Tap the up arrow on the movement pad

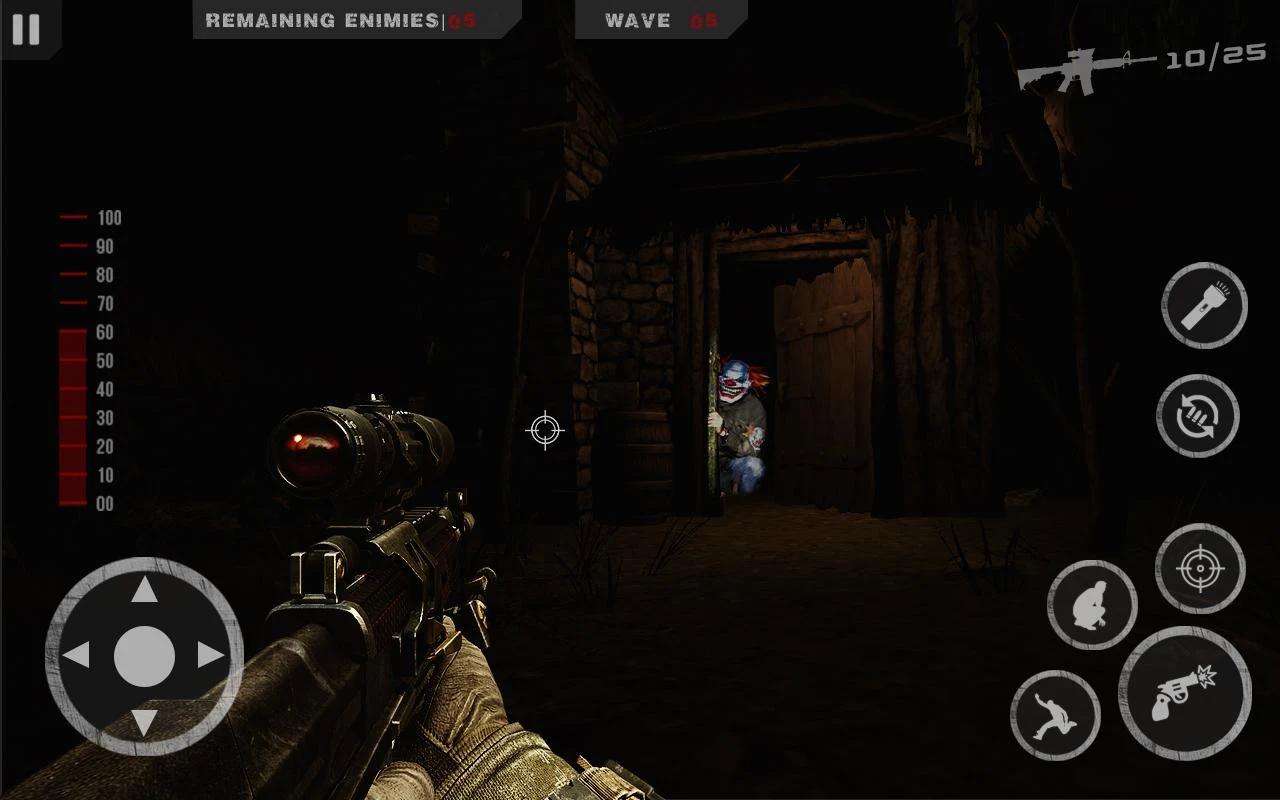[x=145, y=591]
